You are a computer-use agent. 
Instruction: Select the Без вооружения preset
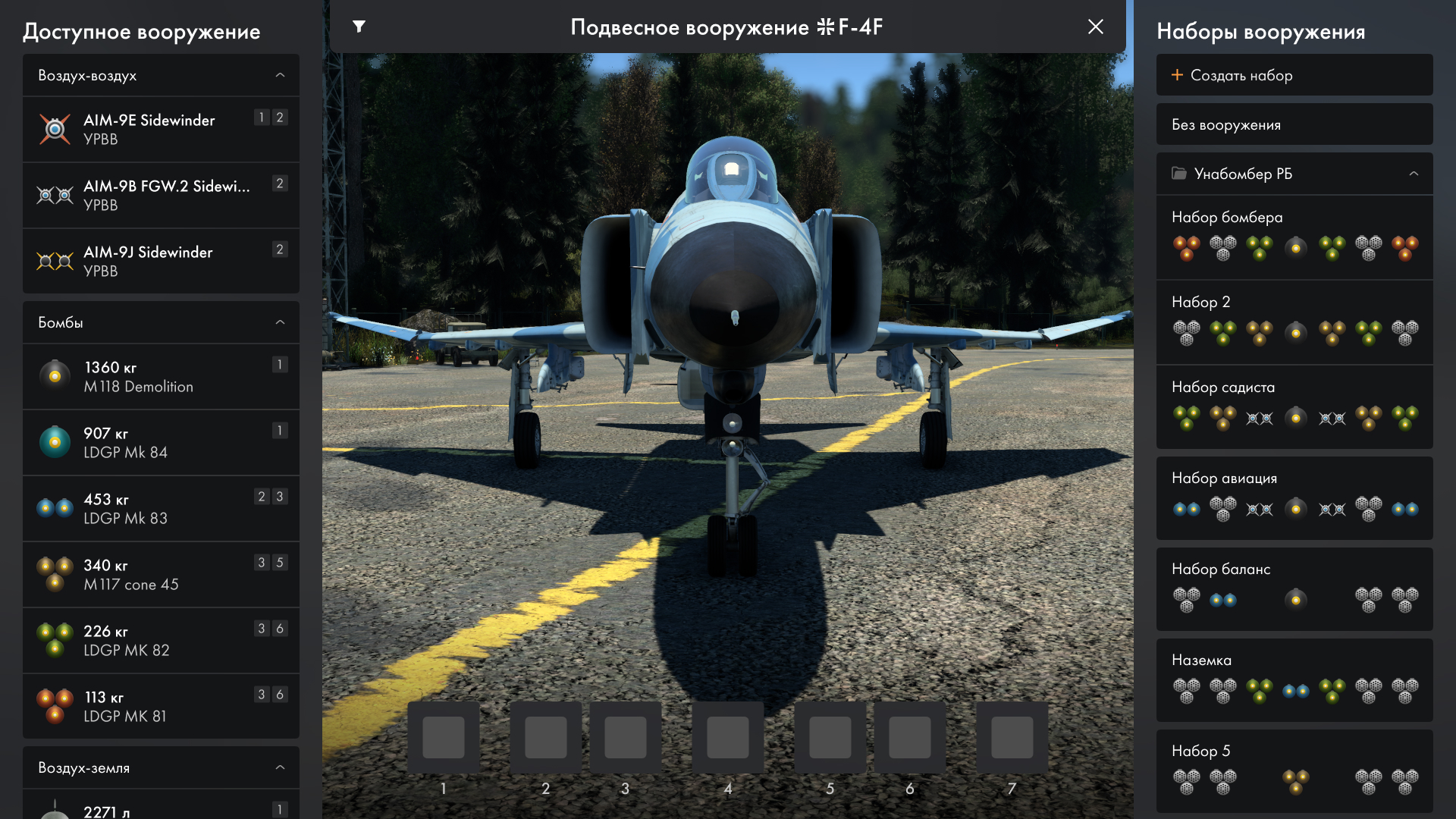(1294, 124)
